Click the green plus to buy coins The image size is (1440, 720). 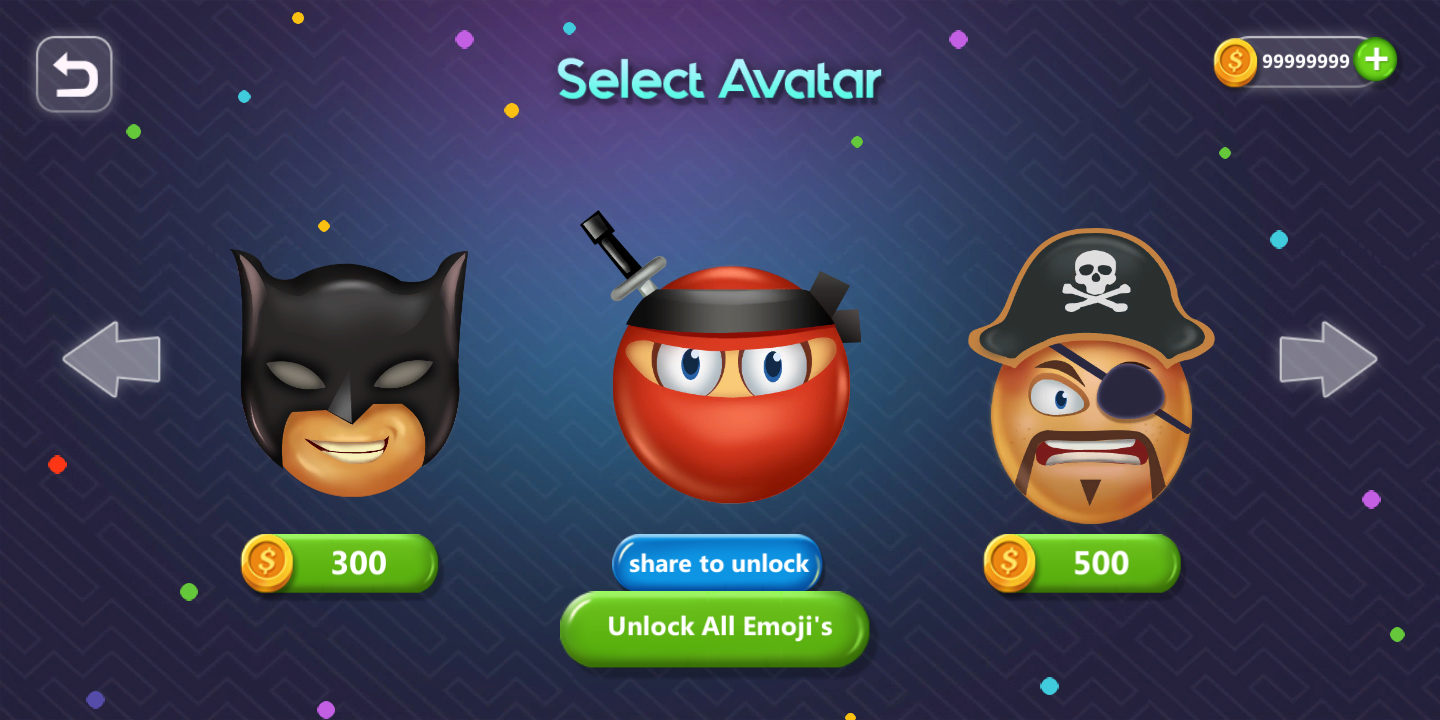pyautogui.click(x=1375, y=60)
